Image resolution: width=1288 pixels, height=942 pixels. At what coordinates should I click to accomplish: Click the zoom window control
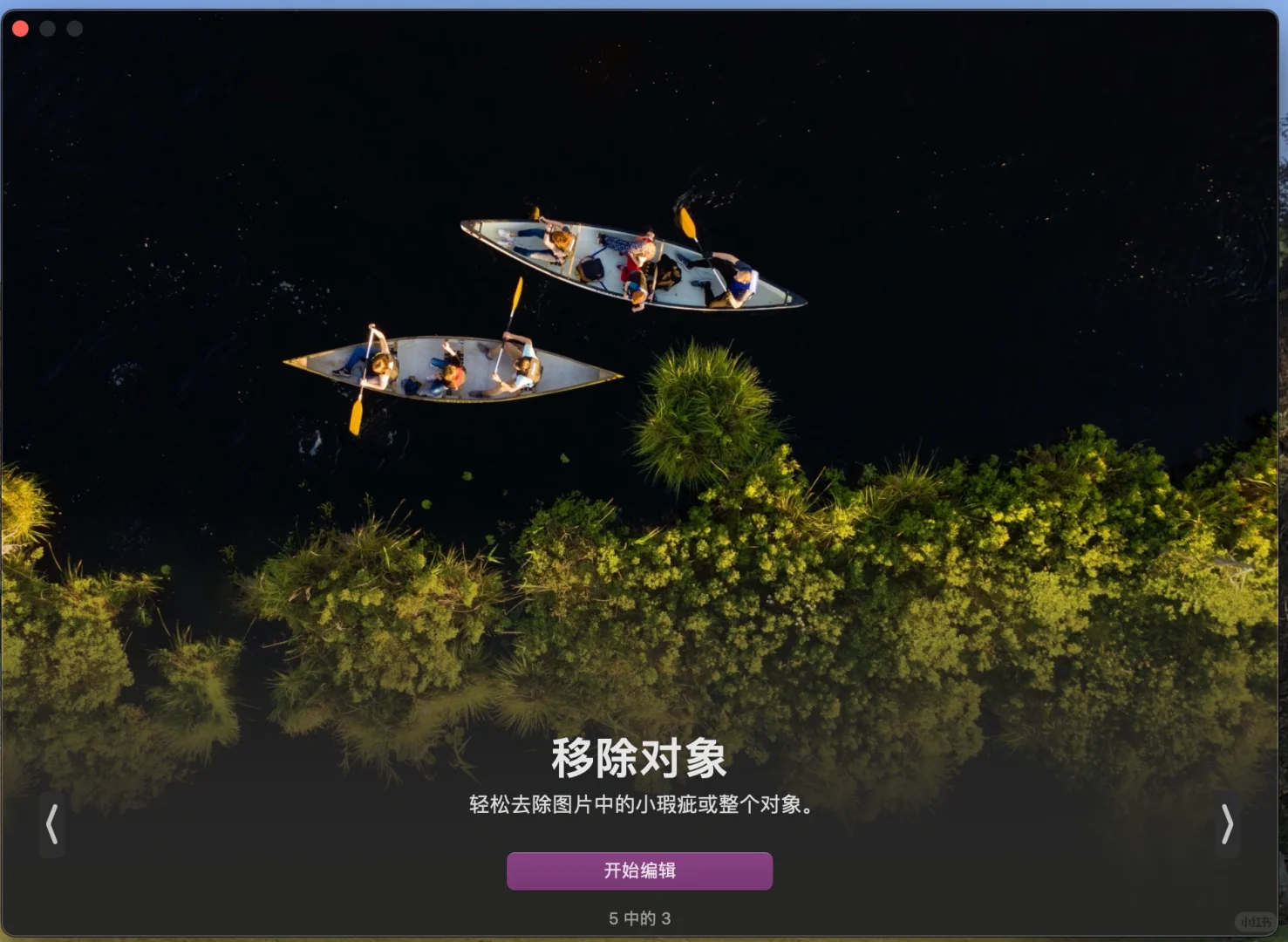coord(74,28)
